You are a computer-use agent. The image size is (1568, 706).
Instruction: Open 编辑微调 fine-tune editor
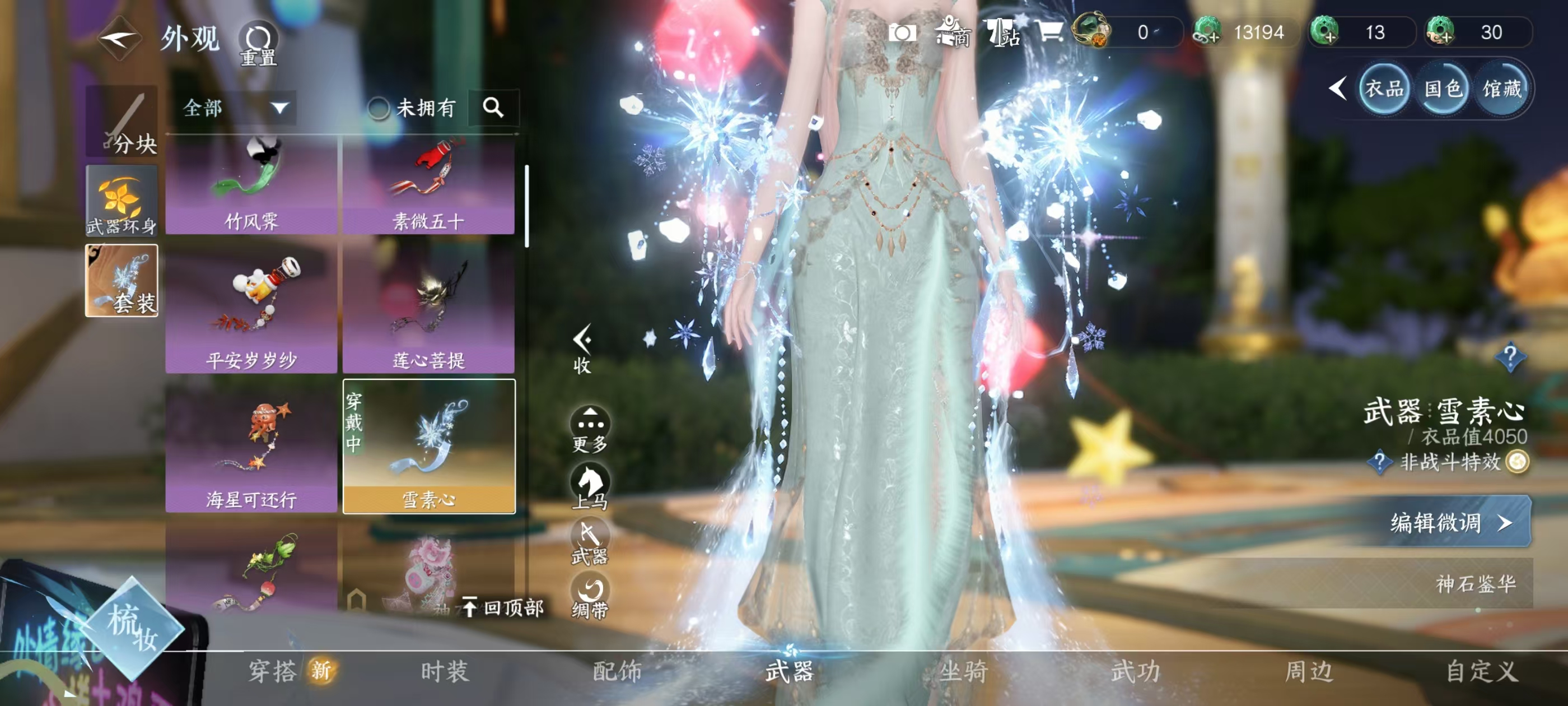tap(1450, 522)
